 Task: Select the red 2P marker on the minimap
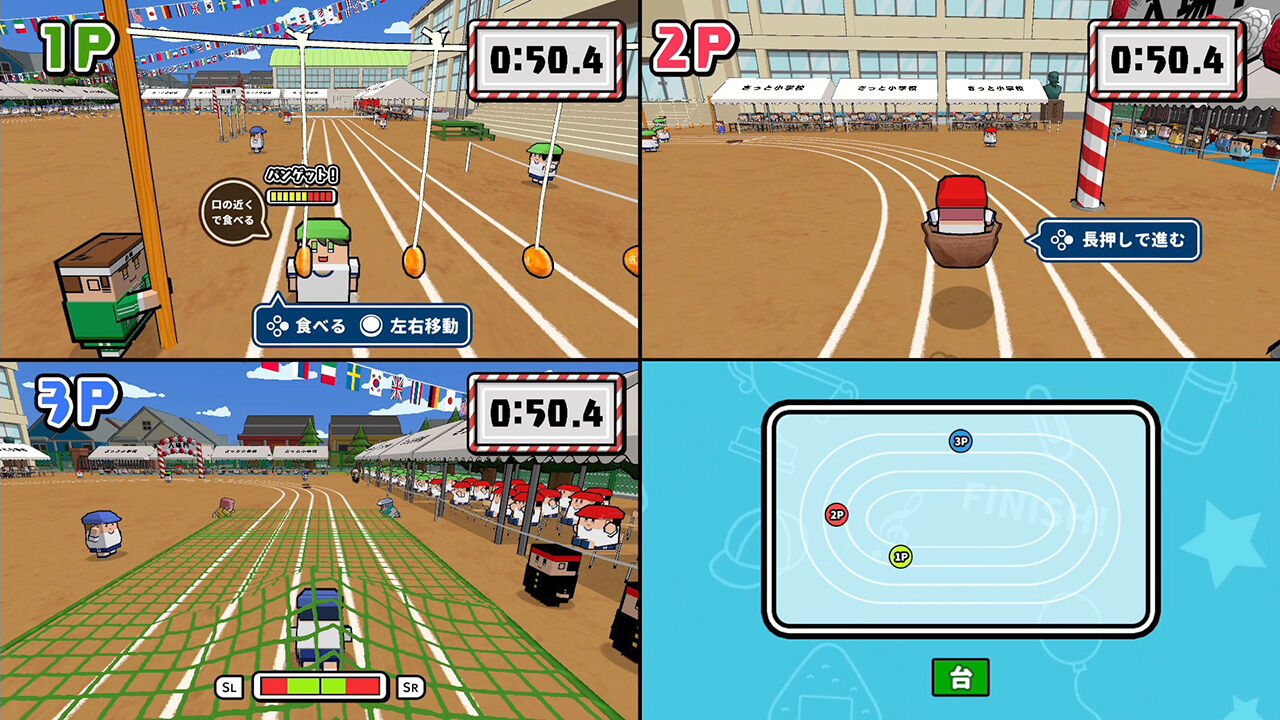point(836,516)
